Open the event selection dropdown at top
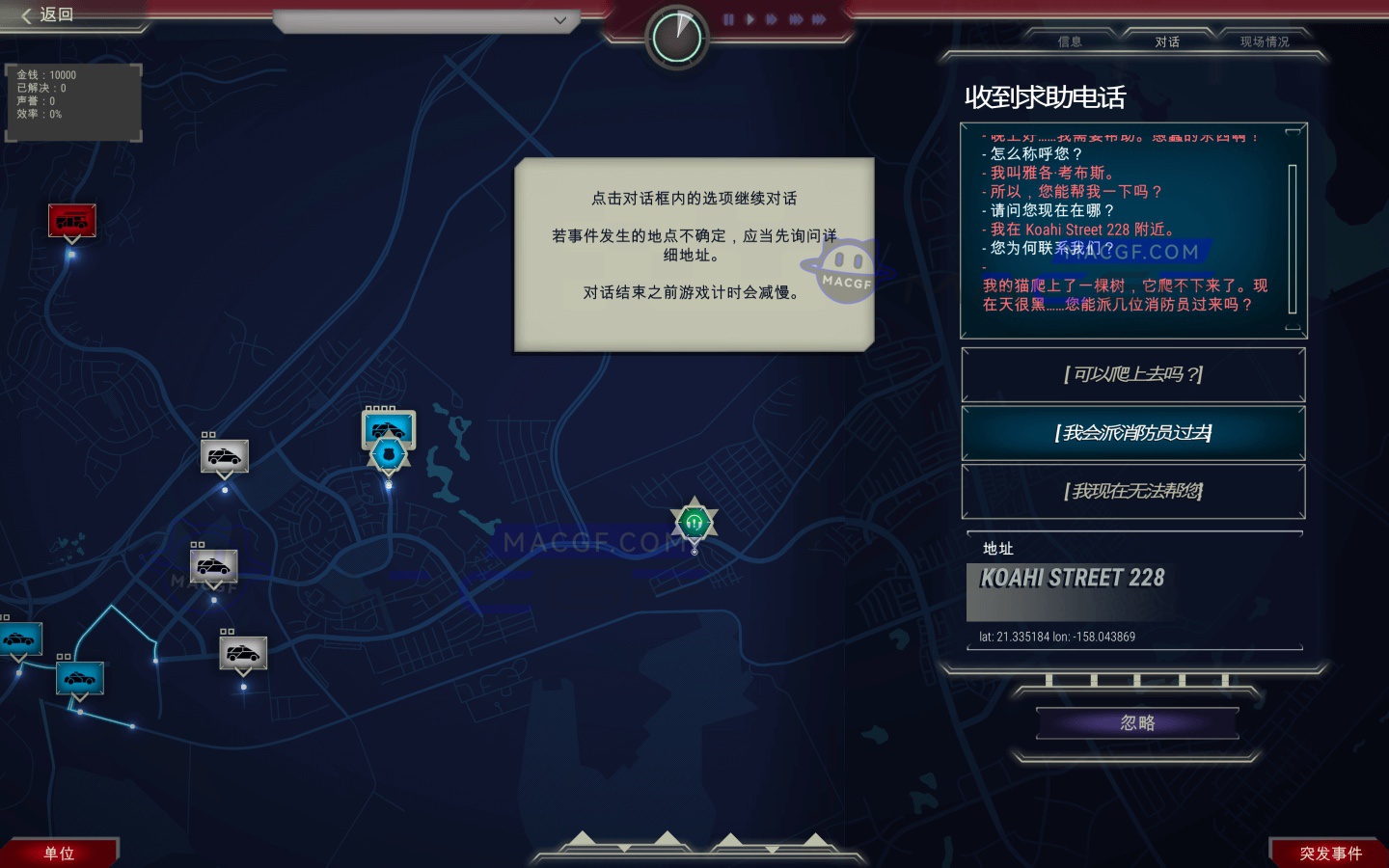The height and width of the screenshot is (868, 1389). (x=559, y=20)
